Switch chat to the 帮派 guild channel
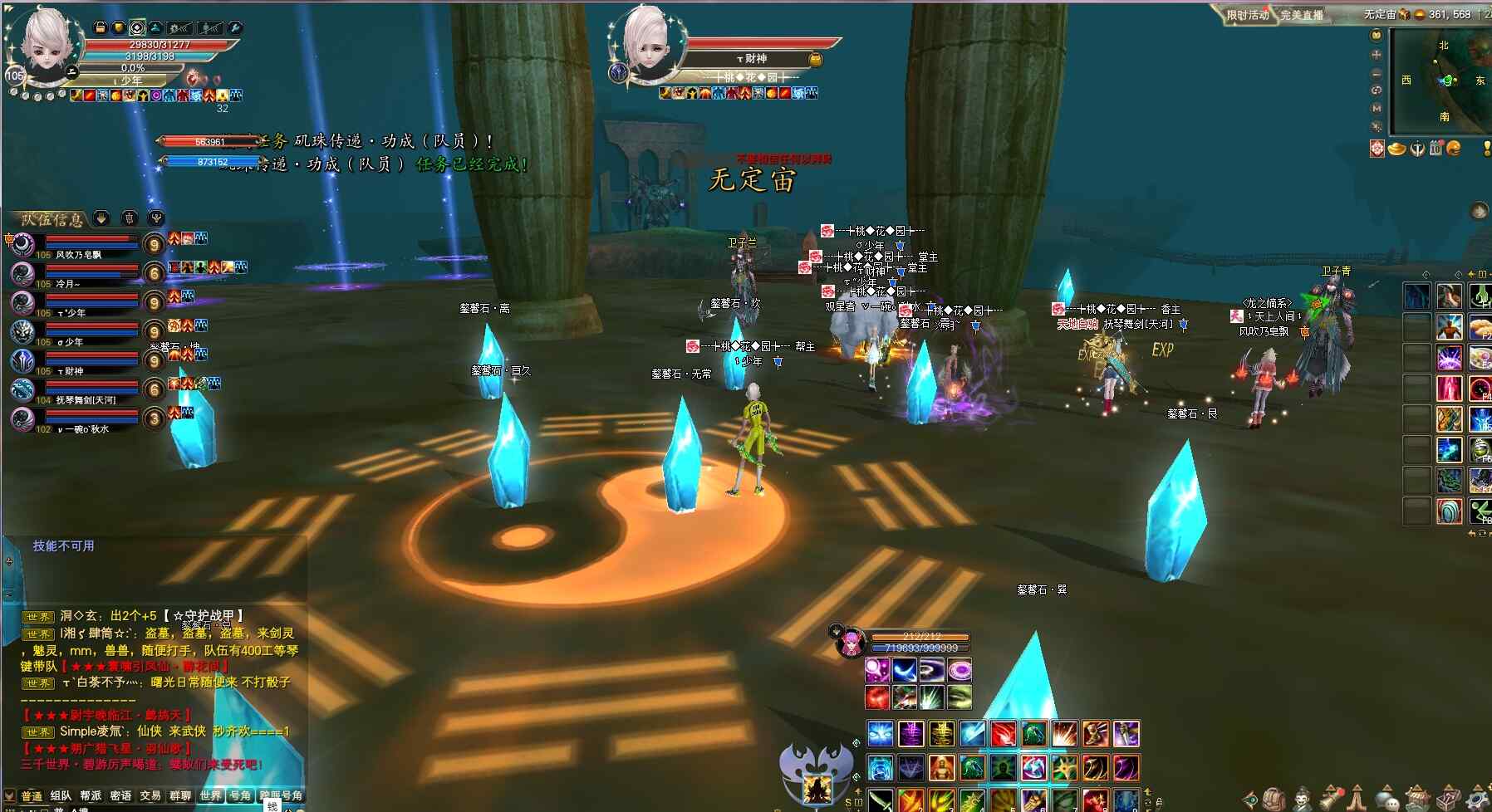1492x812 pixels. coord(91,795)
